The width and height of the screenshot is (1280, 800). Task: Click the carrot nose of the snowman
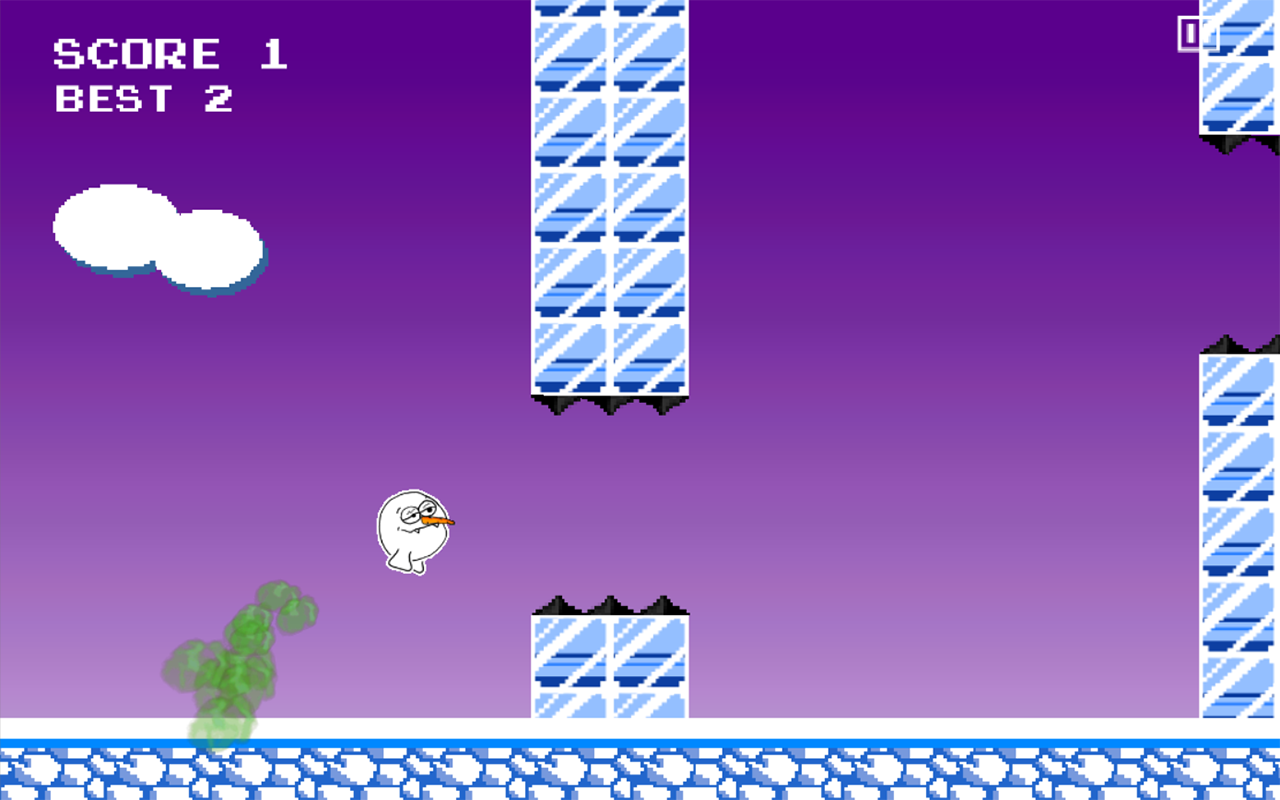pyautogui.click(x=440, y=520)
